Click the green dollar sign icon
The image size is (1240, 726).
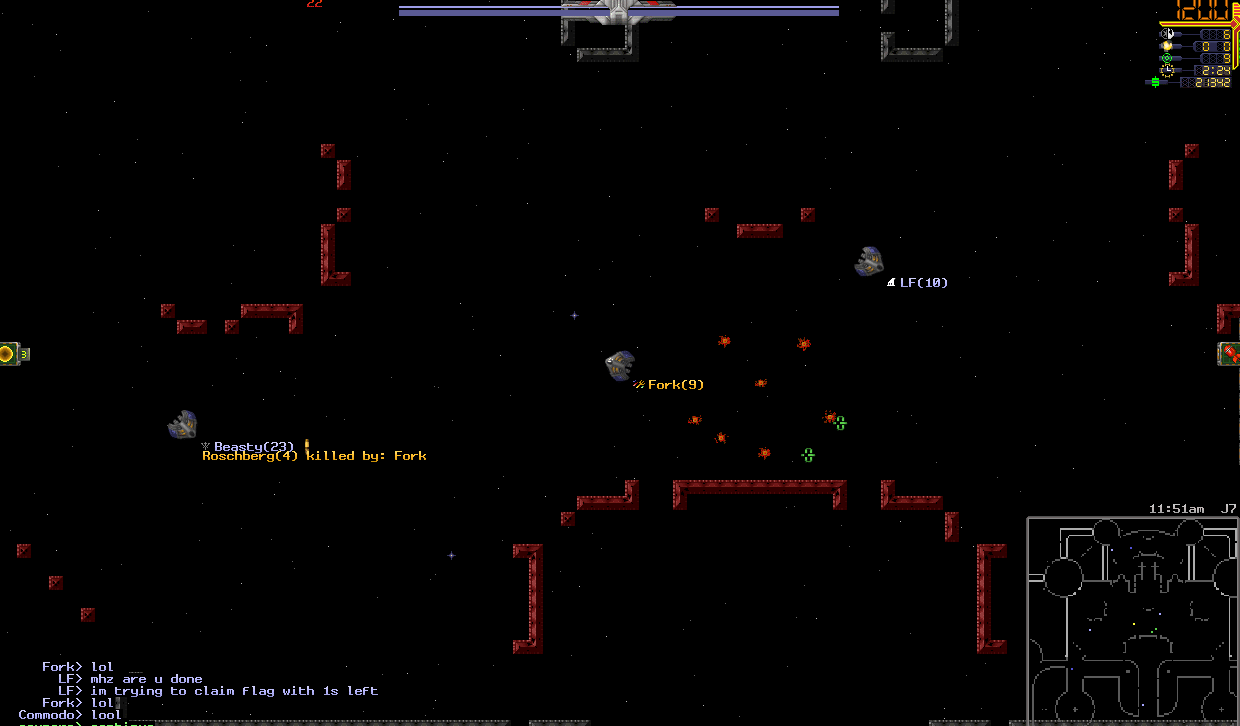(x=1155, y=82)
